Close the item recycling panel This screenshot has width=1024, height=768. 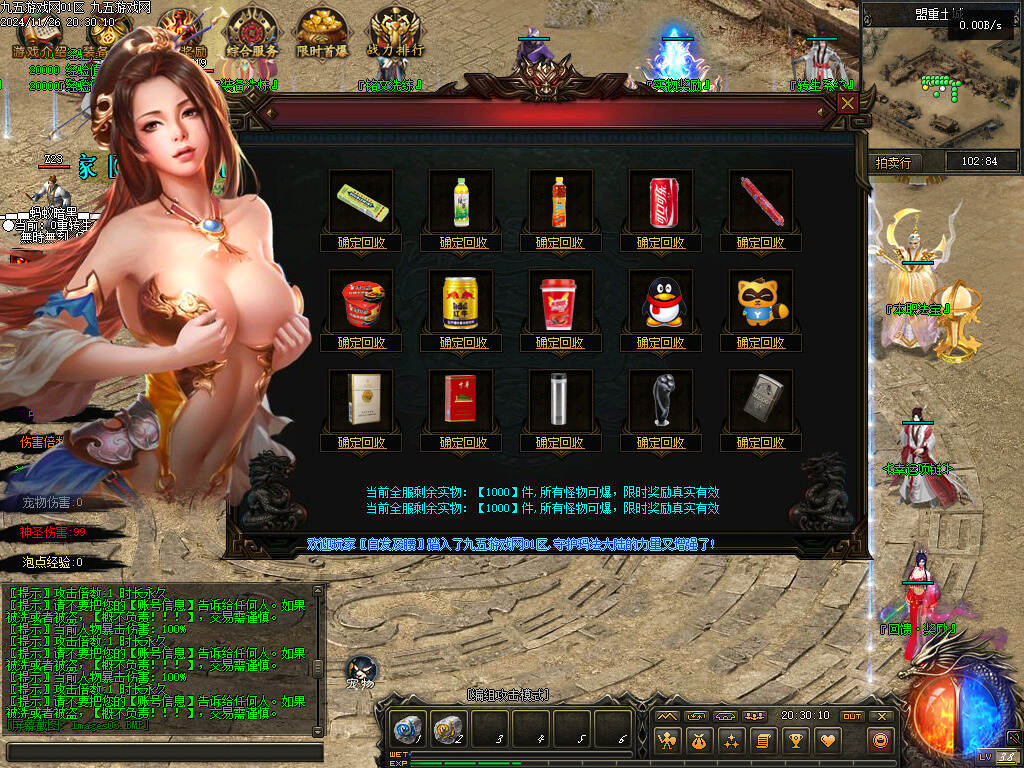coord(848,103)
